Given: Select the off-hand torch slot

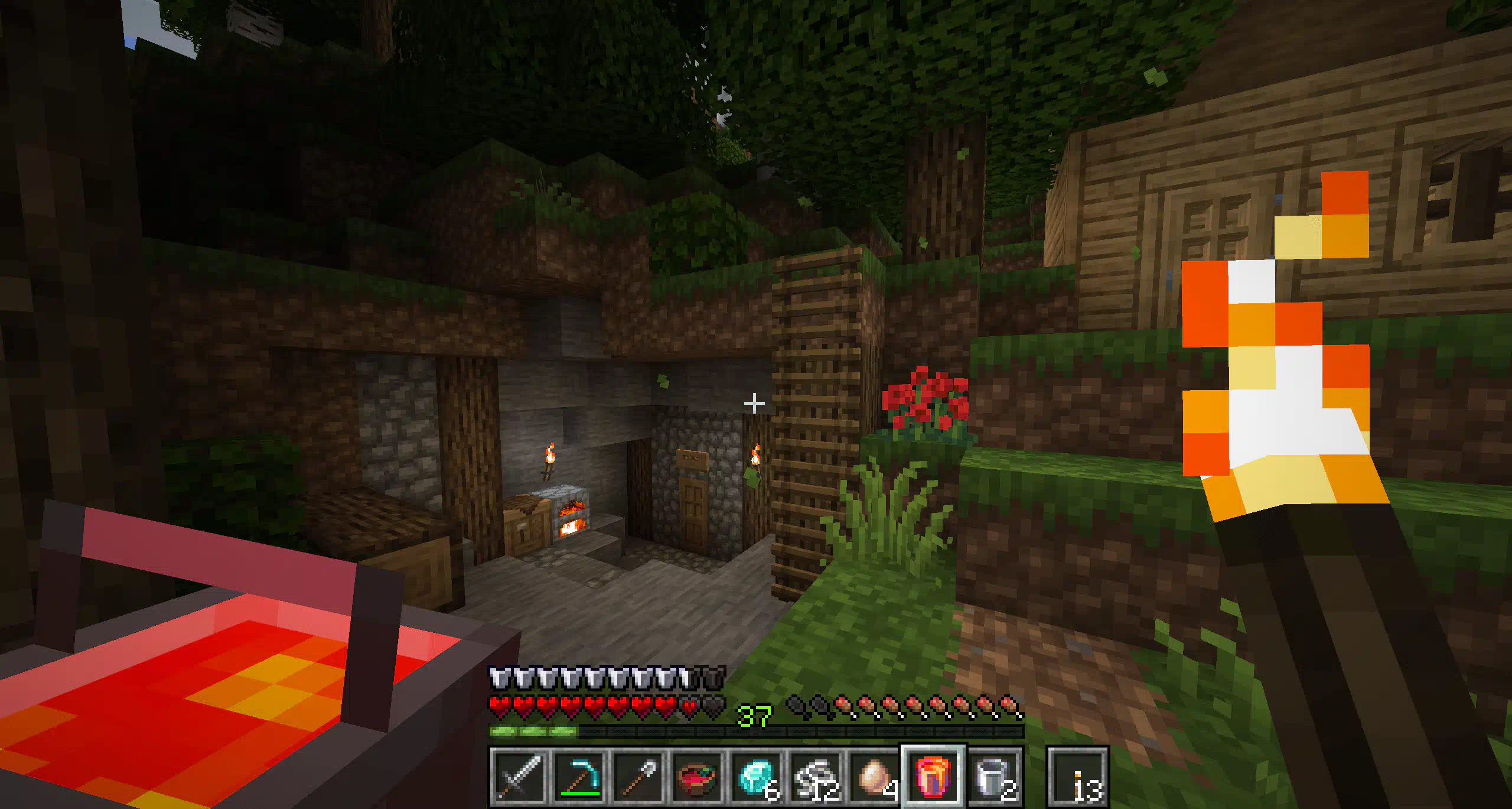Looking at the screenshot, I should (x=1078, y=776).
